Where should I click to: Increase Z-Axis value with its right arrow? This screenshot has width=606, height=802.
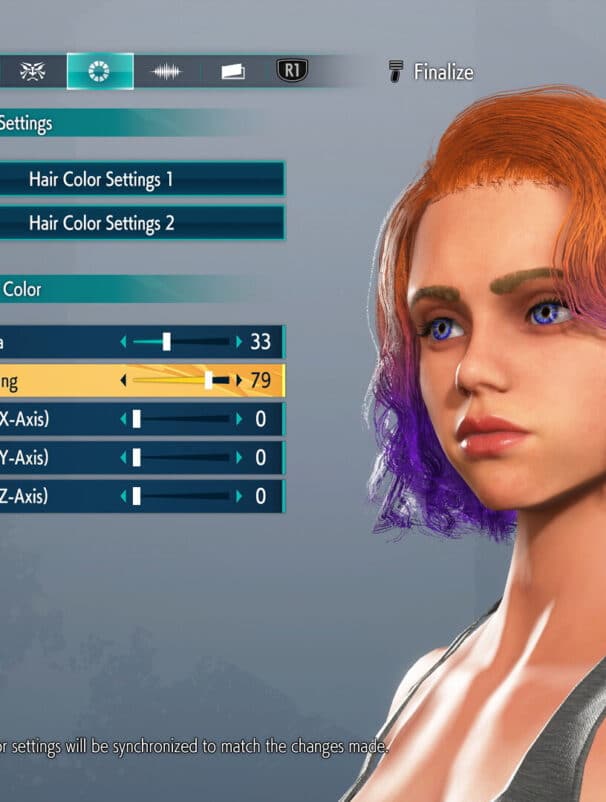point(239,496)
